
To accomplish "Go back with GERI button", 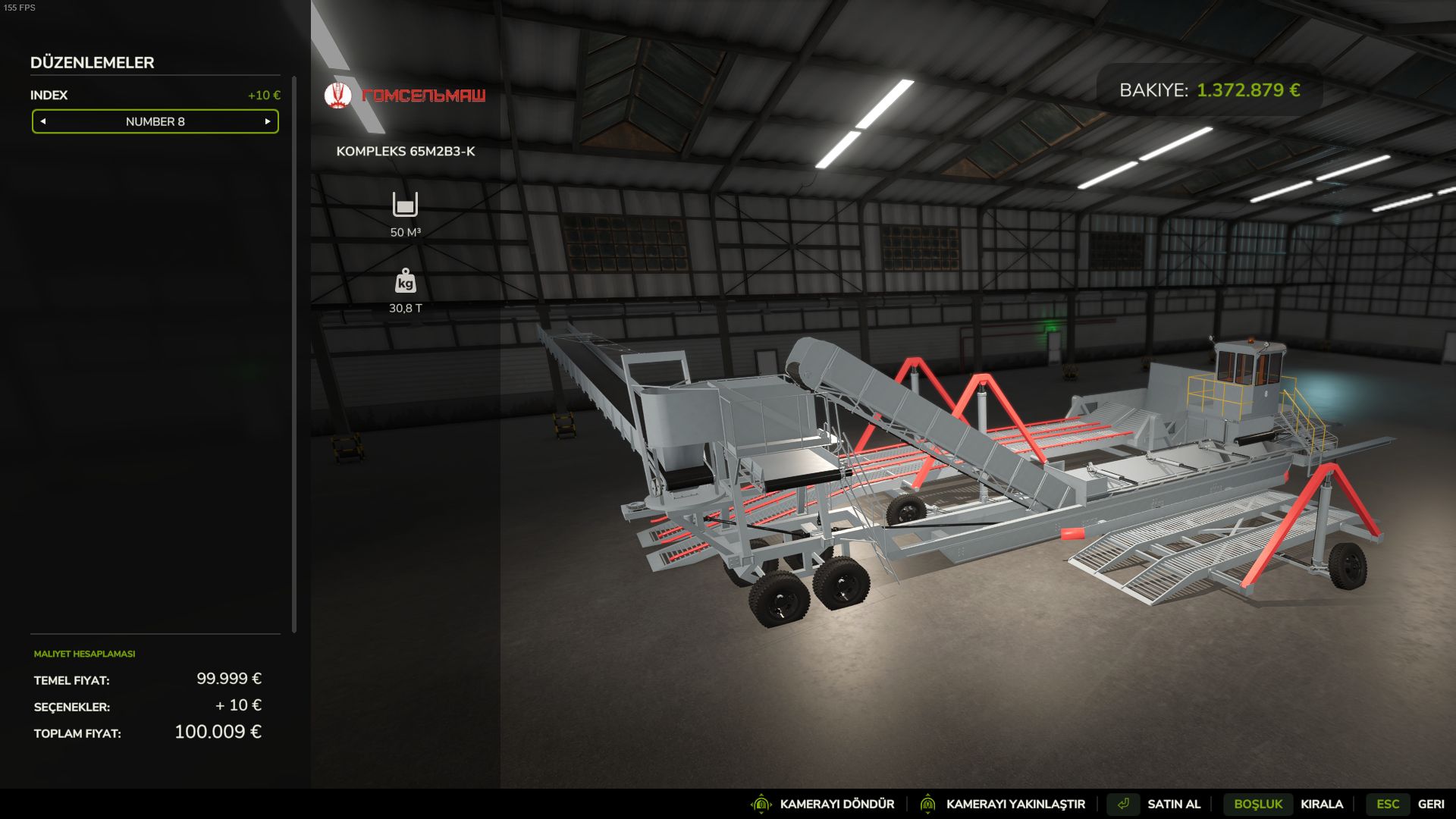I will pyautogui.click(x=1430, y=804).
